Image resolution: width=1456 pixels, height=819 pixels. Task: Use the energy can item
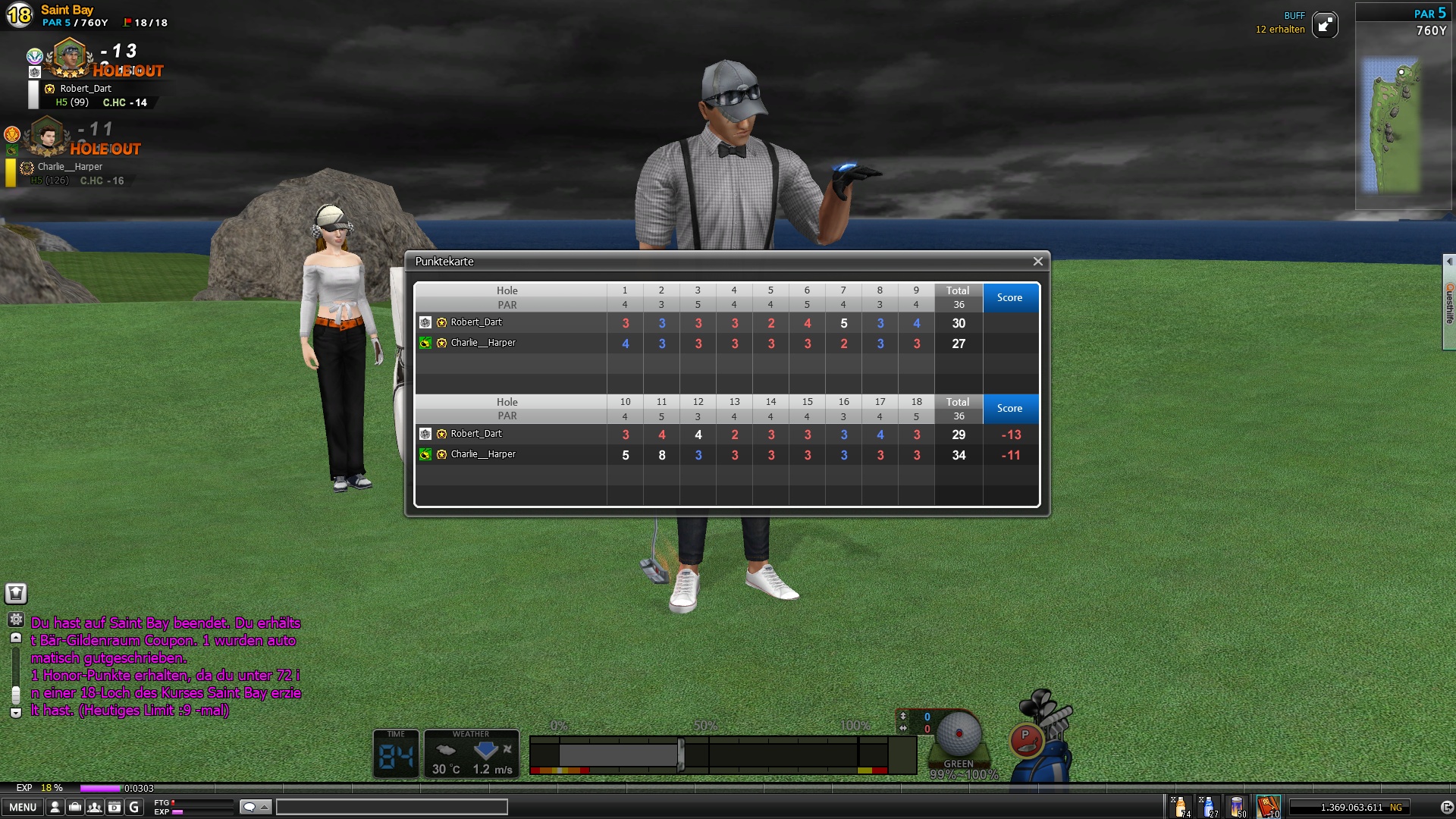point(1237,807)
